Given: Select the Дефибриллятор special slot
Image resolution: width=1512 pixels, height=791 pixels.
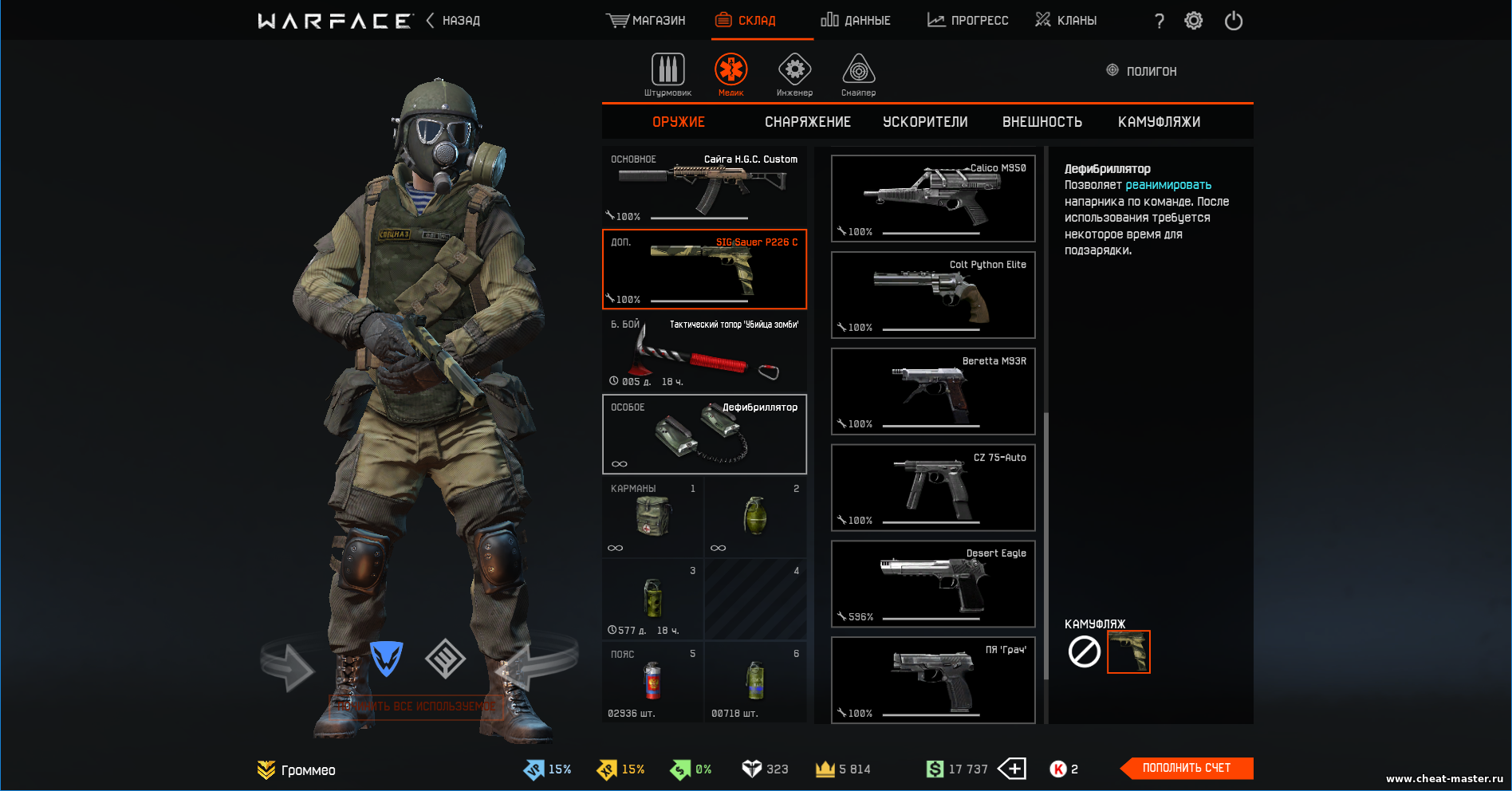Looking at the screenshot, I should (704, 435).
